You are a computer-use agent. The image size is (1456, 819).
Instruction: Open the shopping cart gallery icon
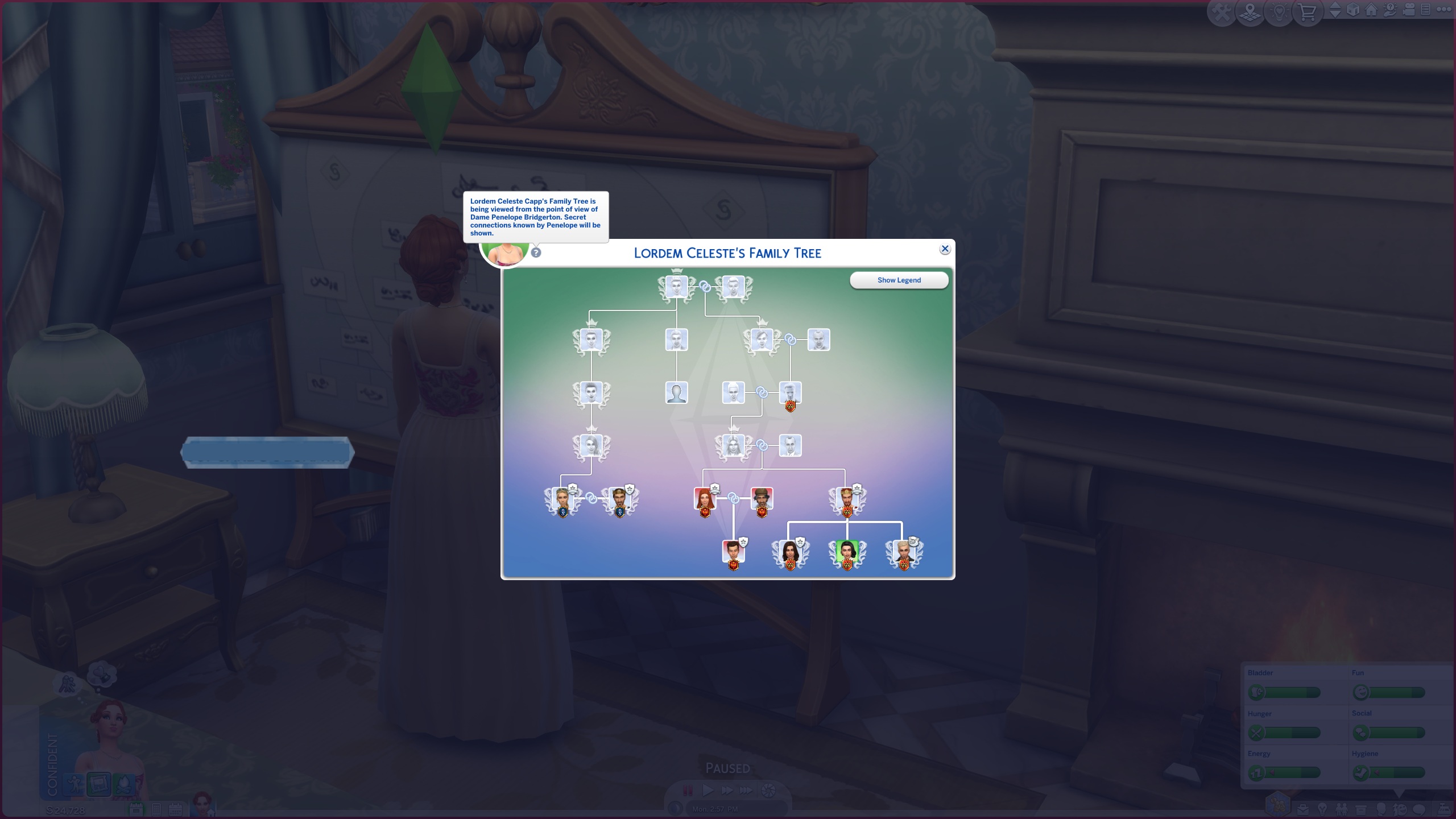1308,10
